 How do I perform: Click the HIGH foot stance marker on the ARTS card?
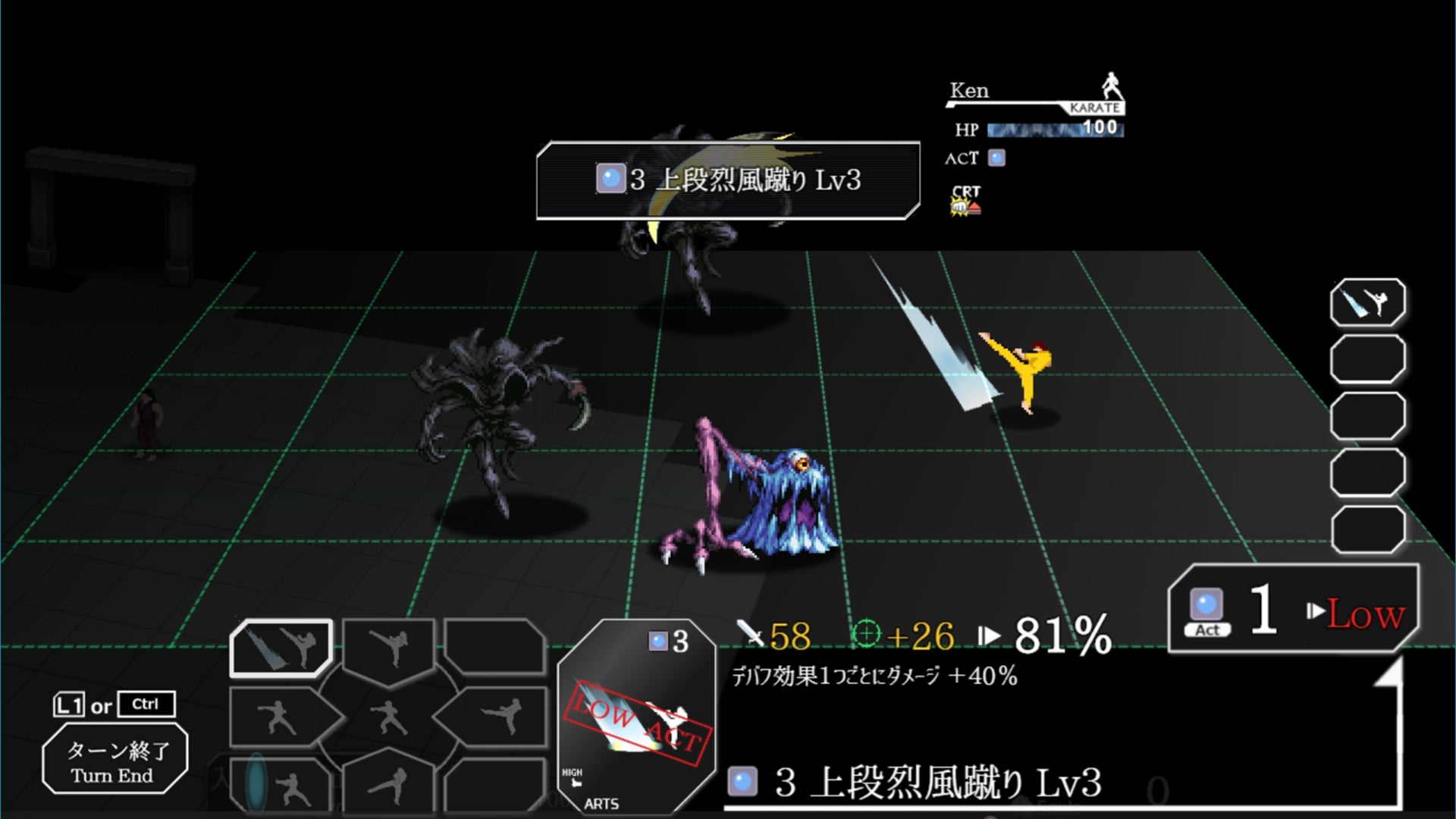pyautogui.click(x=573, y=775)
